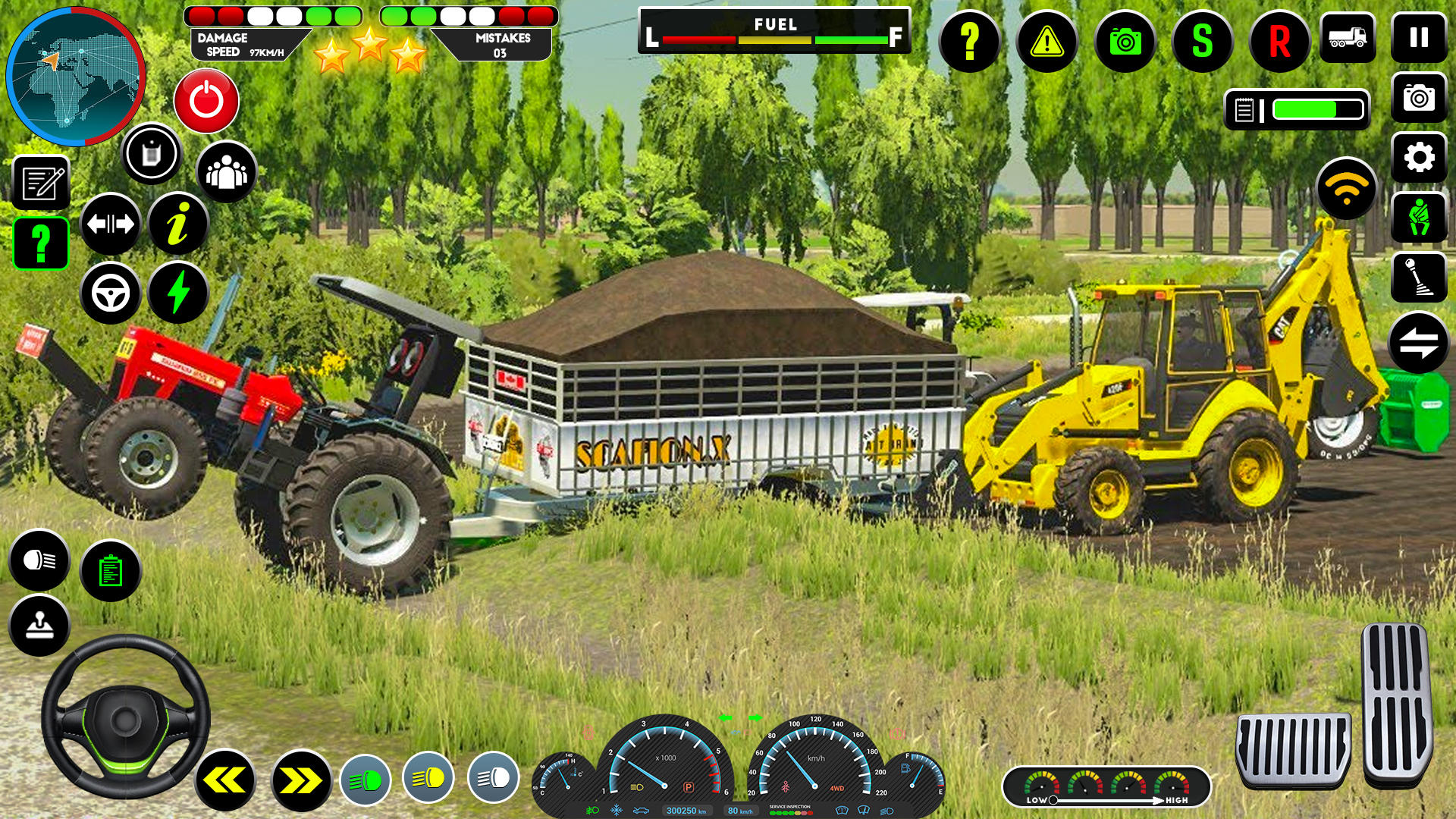Viewport: 1456px width, 819px height.
Task: Open the multiplayer players icon
Action: coord(225,171)
